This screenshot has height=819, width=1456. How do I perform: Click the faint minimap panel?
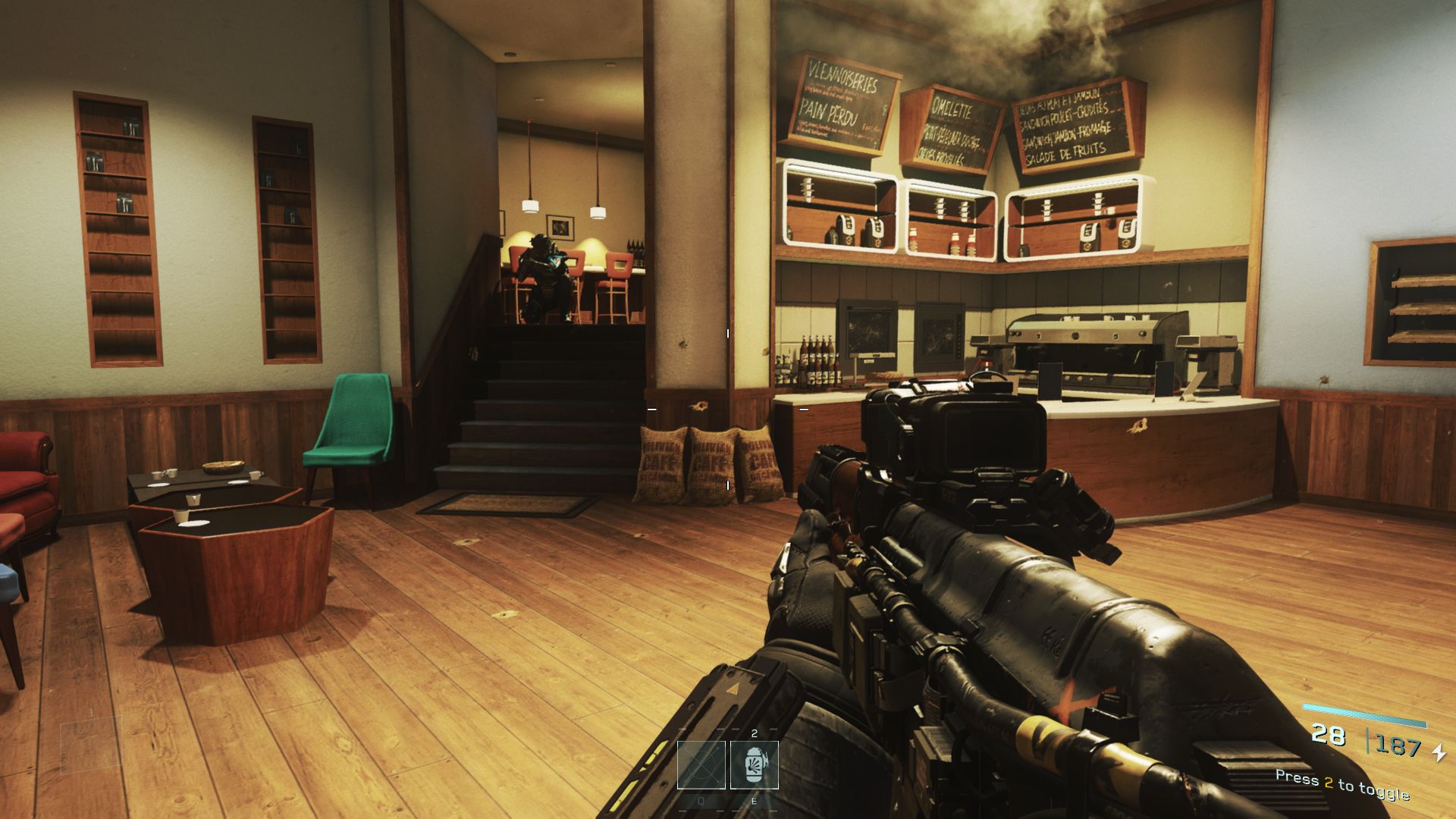coord(91,745)
